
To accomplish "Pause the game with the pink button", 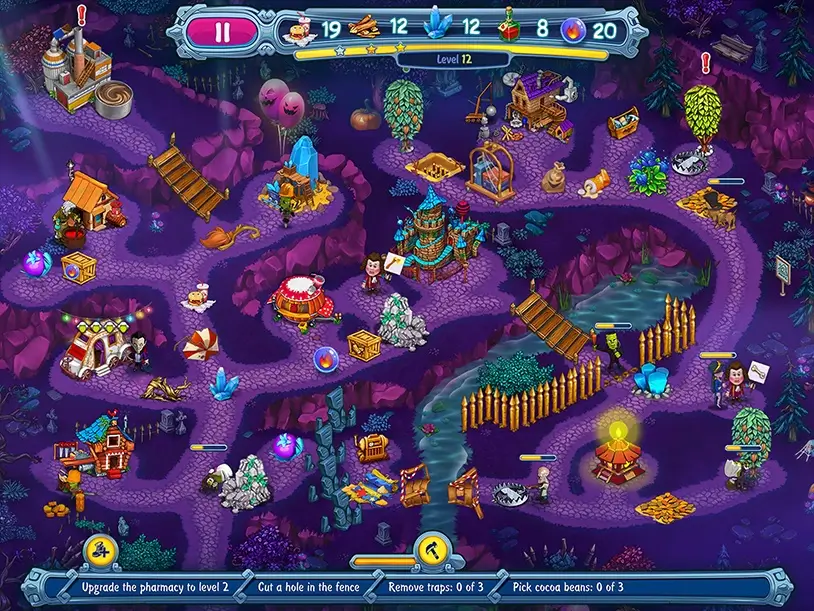I will (222, 31).
